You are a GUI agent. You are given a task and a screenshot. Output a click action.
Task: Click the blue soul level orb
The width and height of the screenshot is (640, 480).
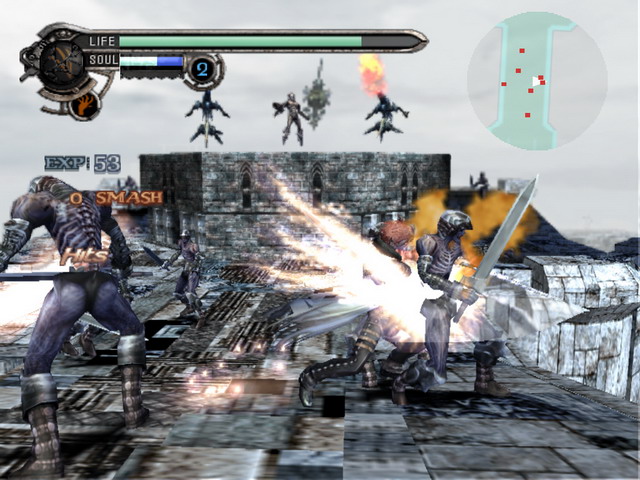tap(200, 70)
